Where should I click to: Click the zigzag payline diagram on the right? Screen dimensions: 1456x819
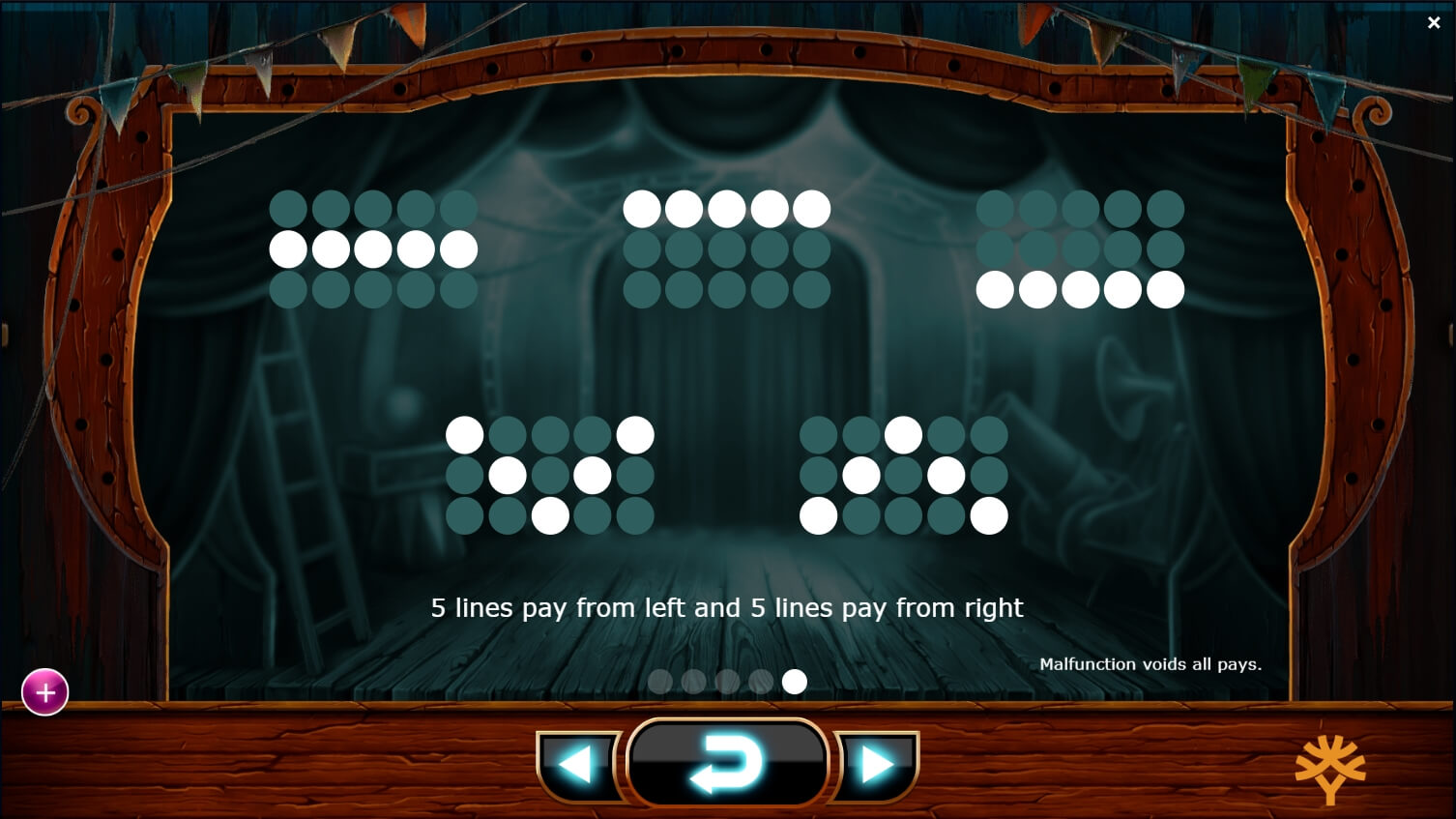[903, 473]
